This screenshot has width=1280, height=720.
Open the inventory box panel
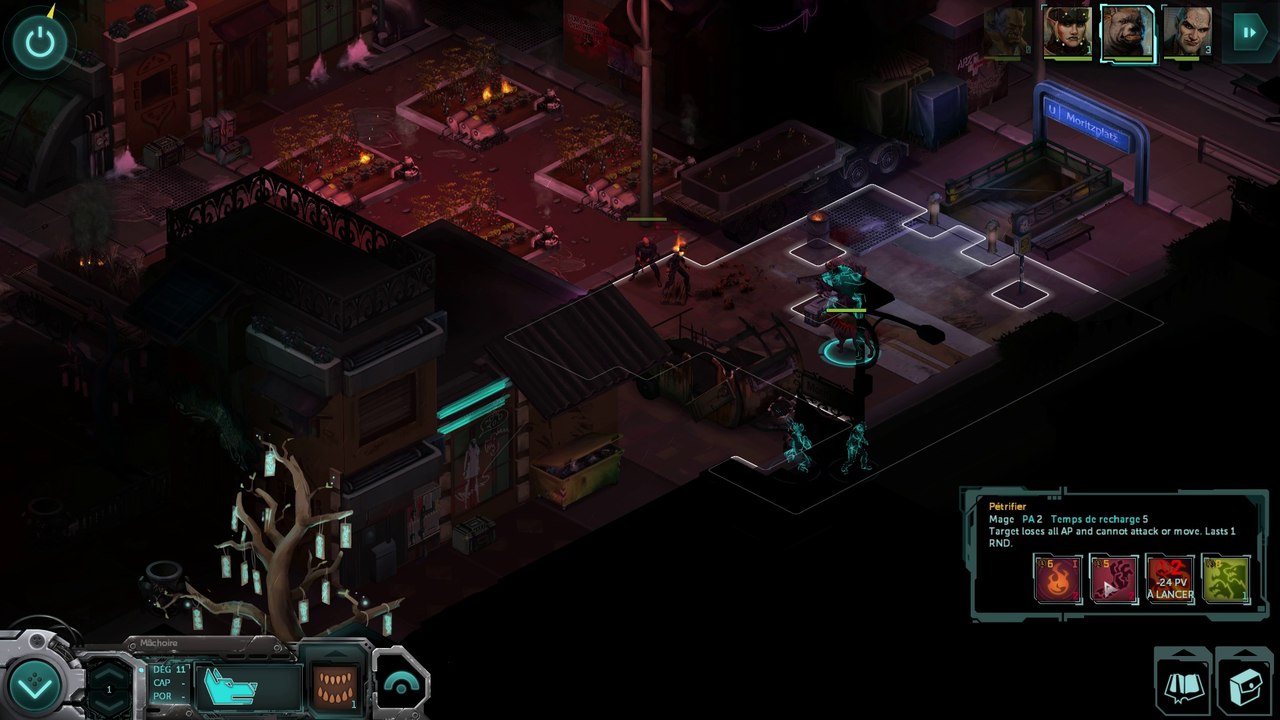click(x=1243, y=685)
